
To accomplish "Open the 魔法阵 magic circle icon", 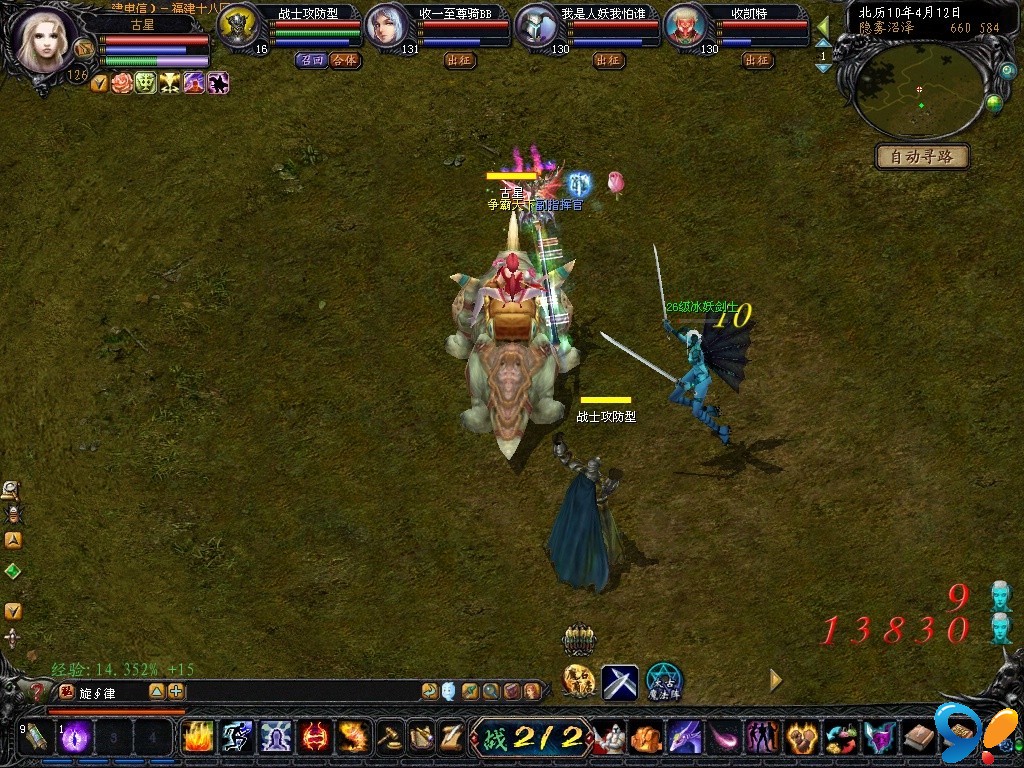I will [x=663, y=682].
